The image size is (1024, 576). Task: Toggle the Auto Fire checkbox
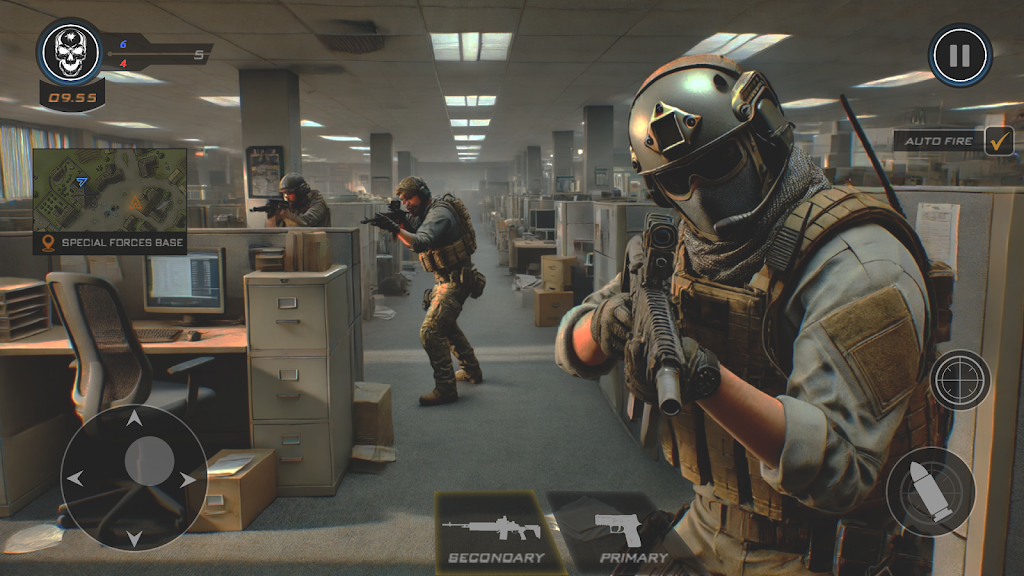tap(998, 141)
